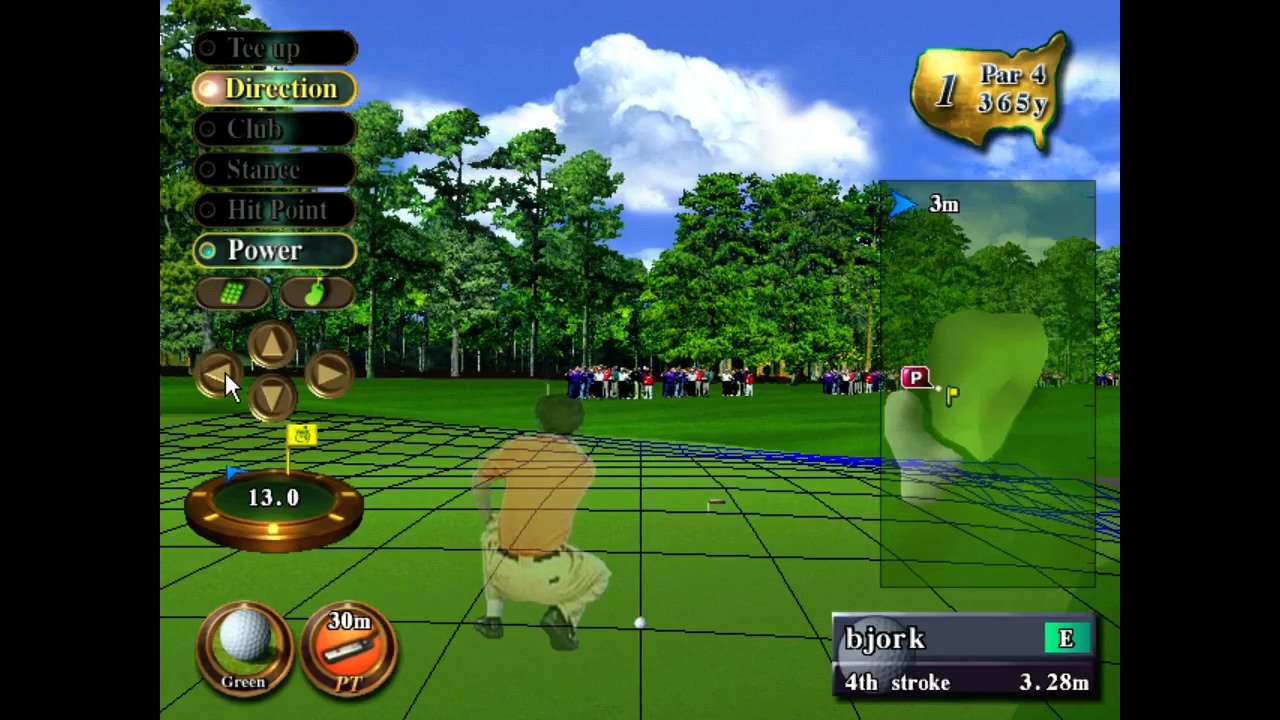Activate the Power menu entry
This screenshot has height=720, width=1280.
274,250
